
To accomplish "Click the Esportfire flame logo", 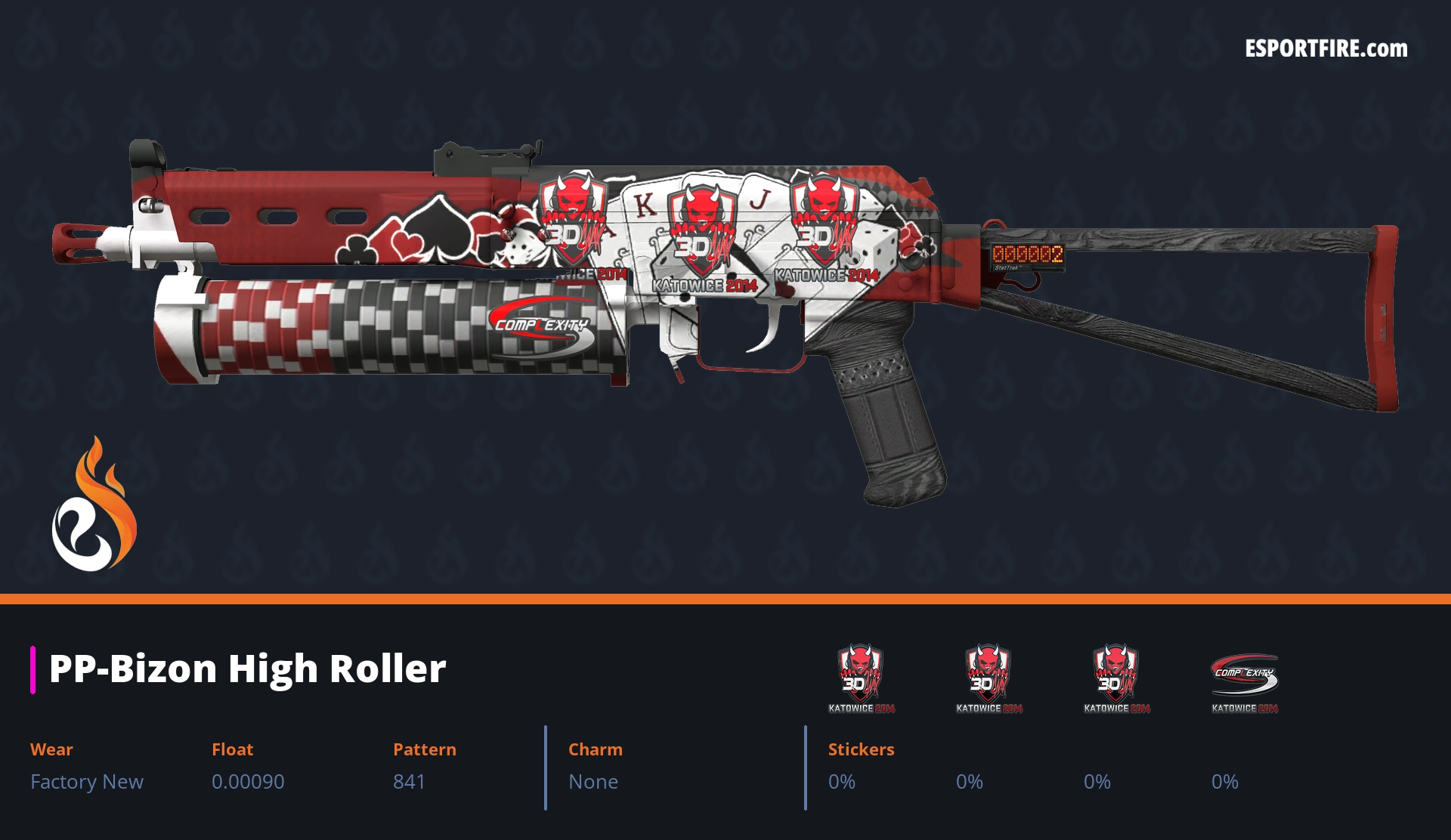I will click(94, 505).
